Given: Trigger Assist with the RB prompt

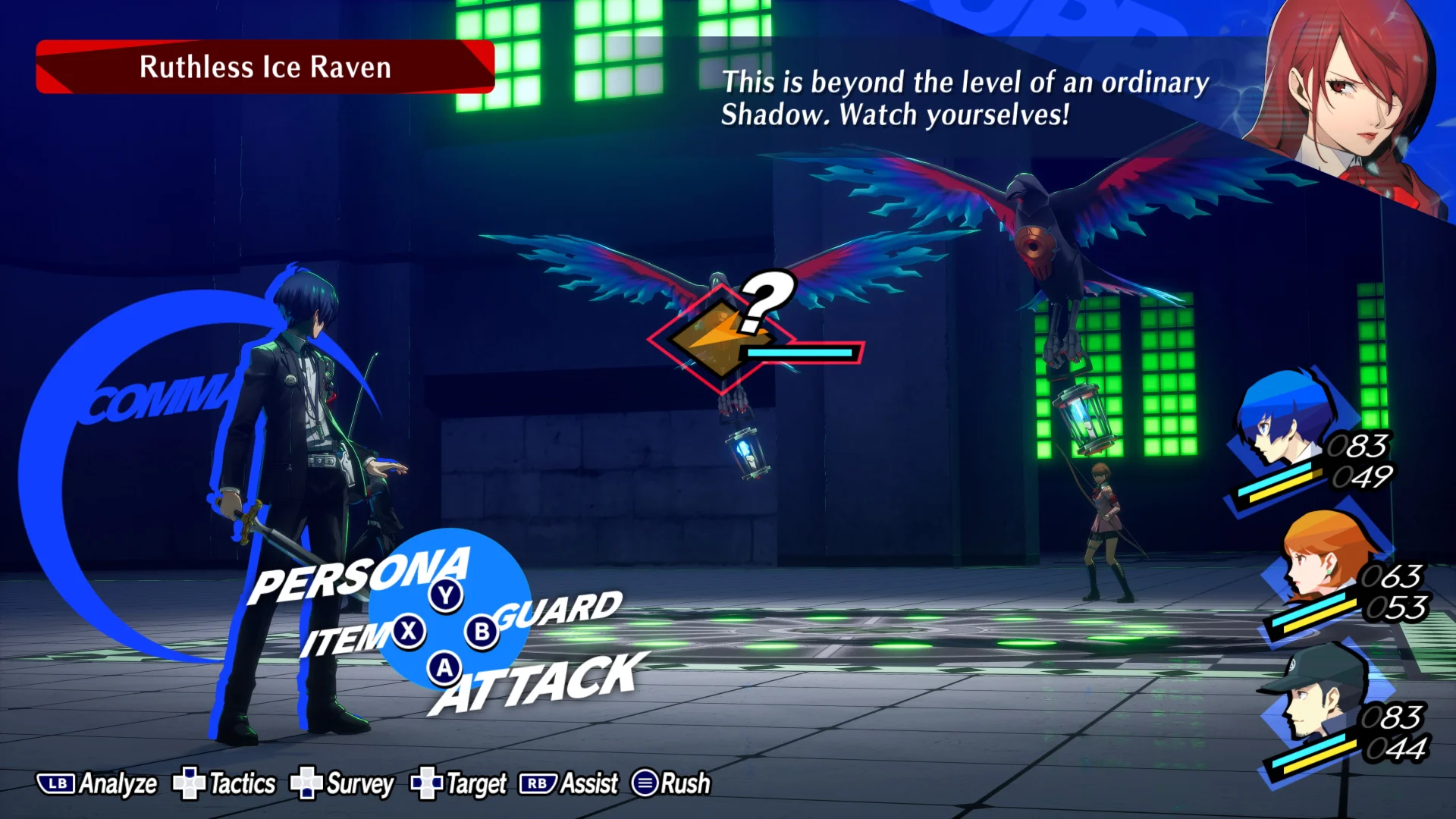Looking at the screenshot, I should tap(564, 783).
